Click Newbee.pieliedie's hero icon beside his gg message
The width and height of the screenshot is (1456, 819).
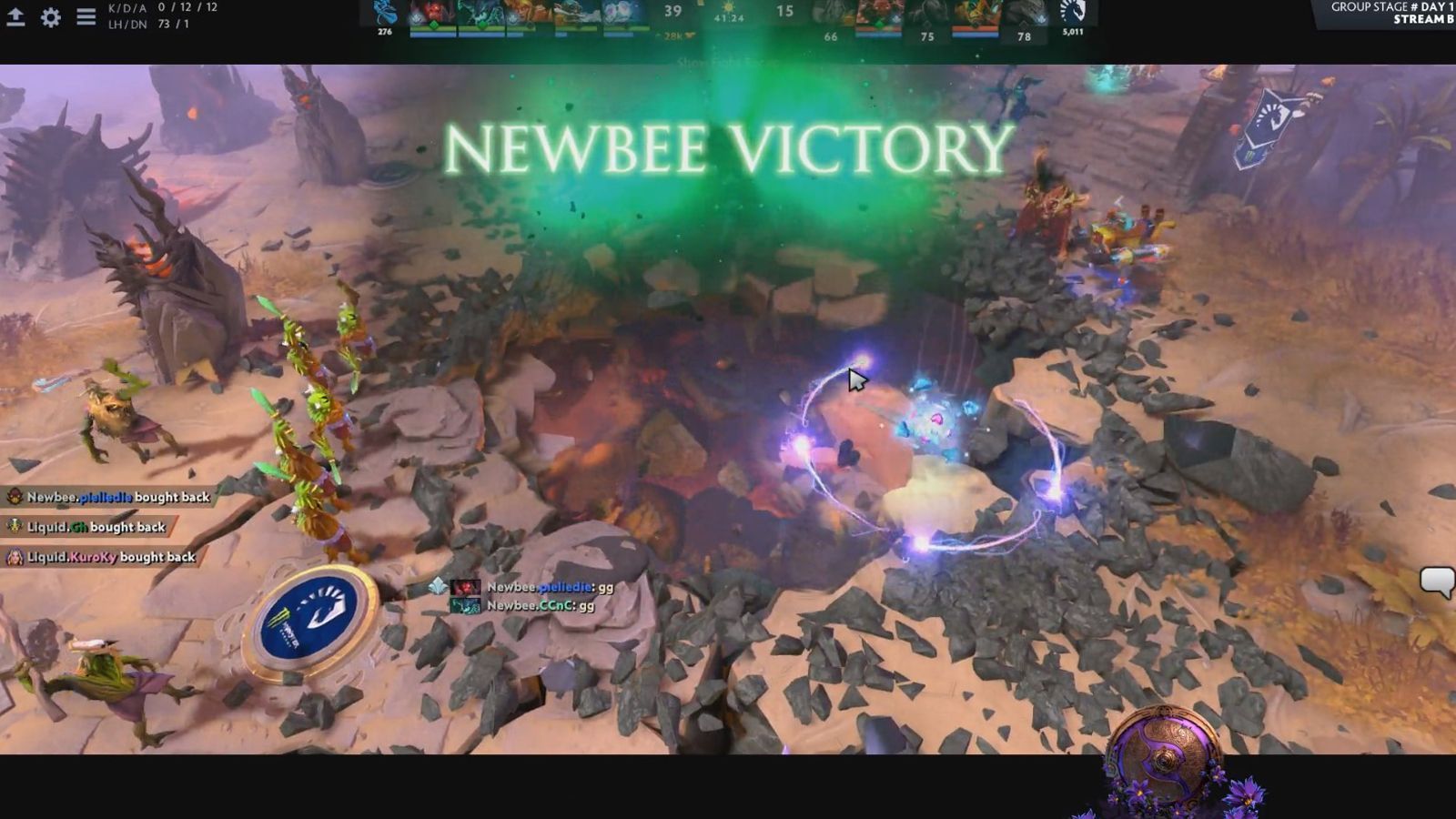466,589
